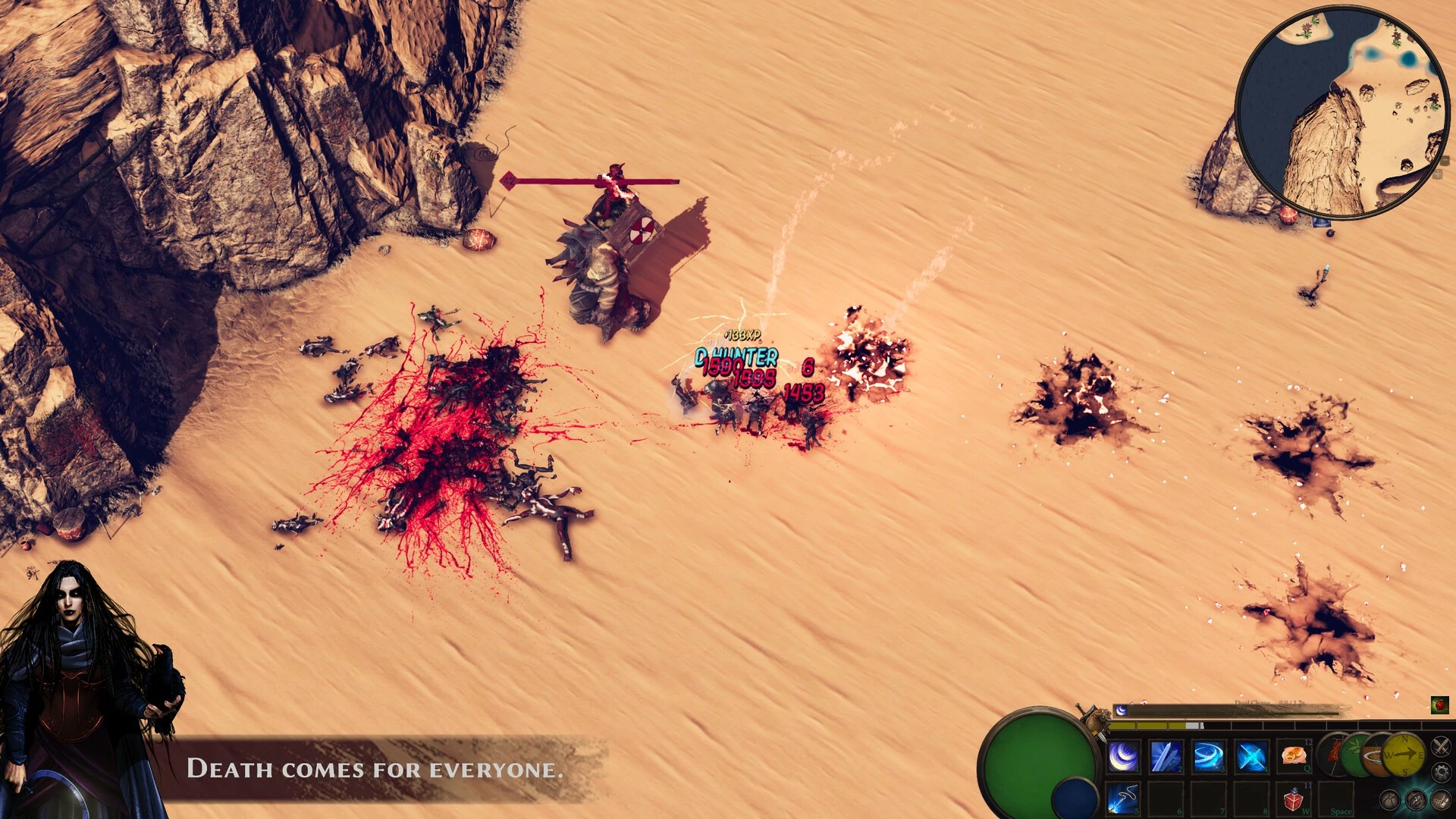Screen dimensions: 1456x819
Task: Activate the crescent moon slash skill in slot 1
Action: click(x=1123, y=757)
